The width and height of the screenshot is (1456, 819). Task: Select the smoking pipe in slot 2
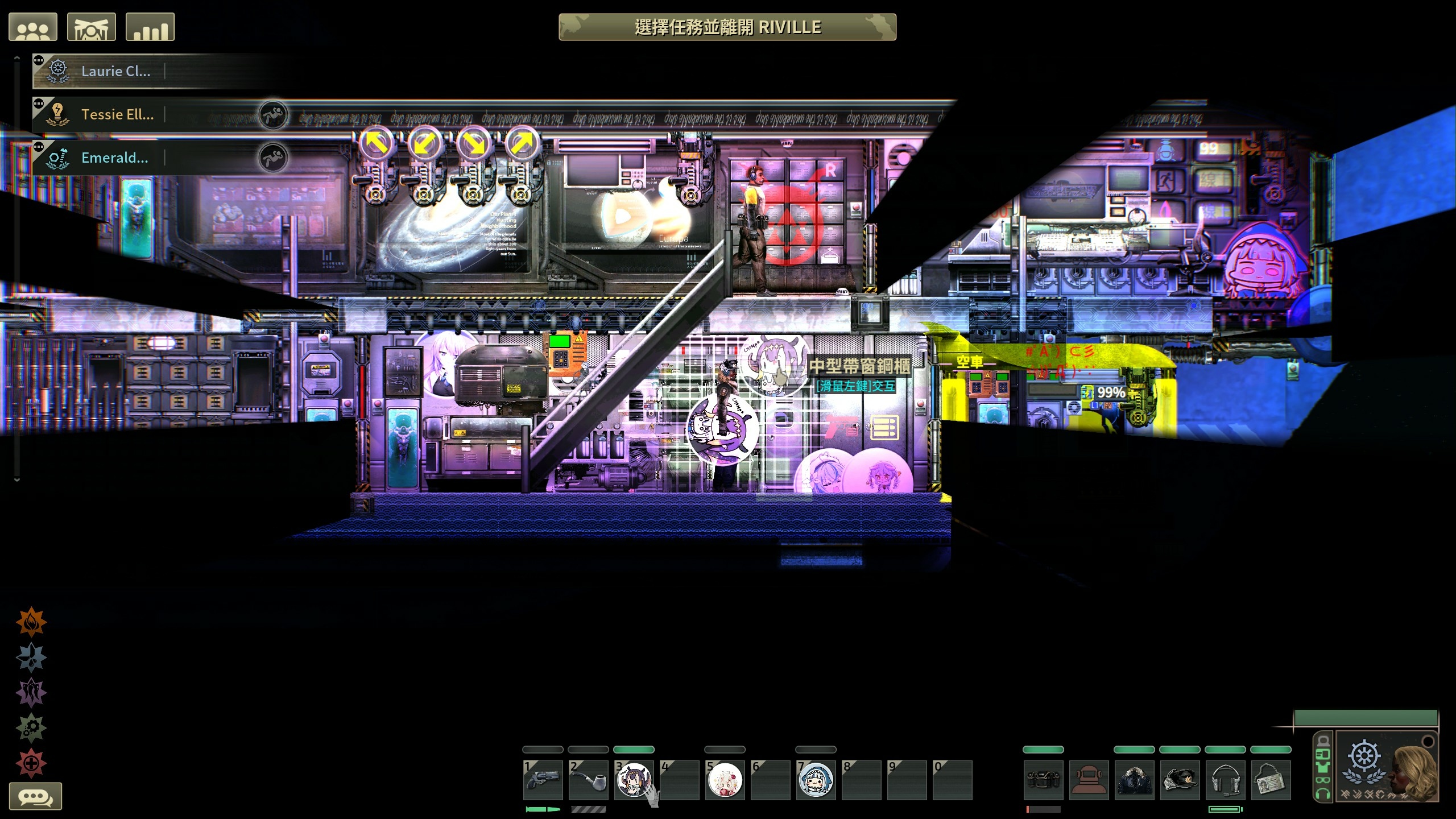click(588, 780)
